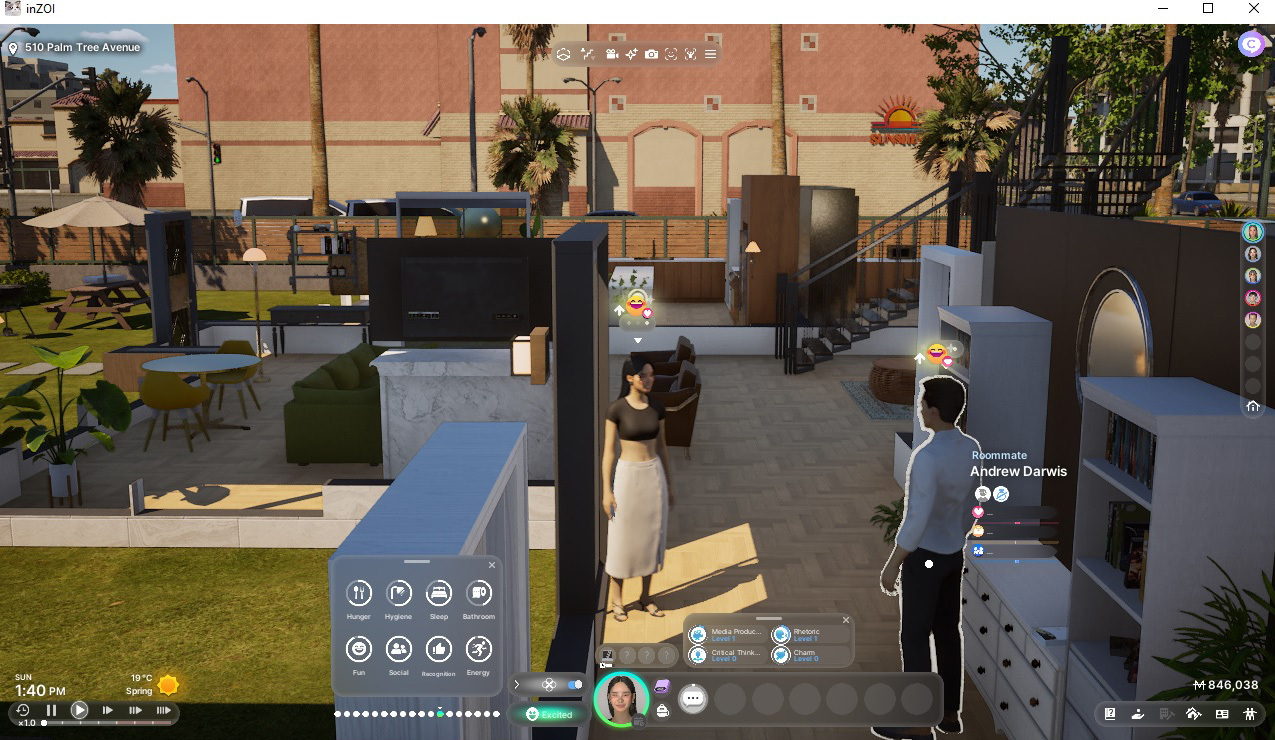Open the Hunger need icon

(x=359, y=594)
